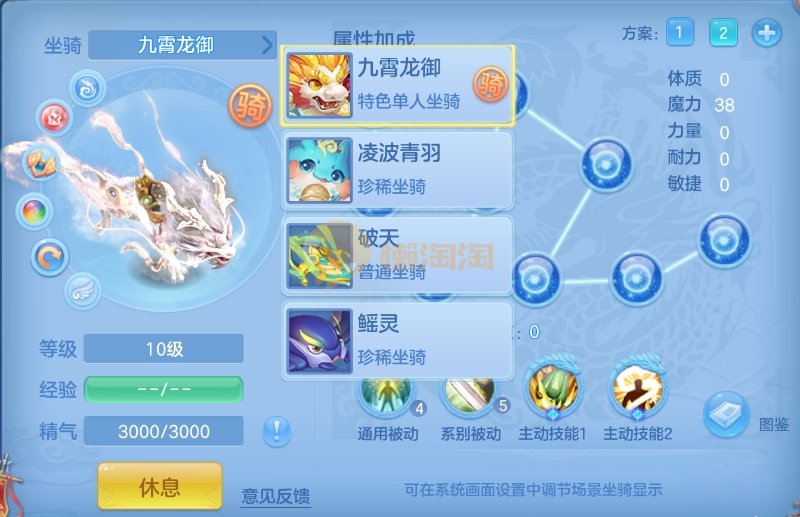
Task: Select 九霄龙御 in the mount list
Action: pyautogui.click(x=397, y=85)
